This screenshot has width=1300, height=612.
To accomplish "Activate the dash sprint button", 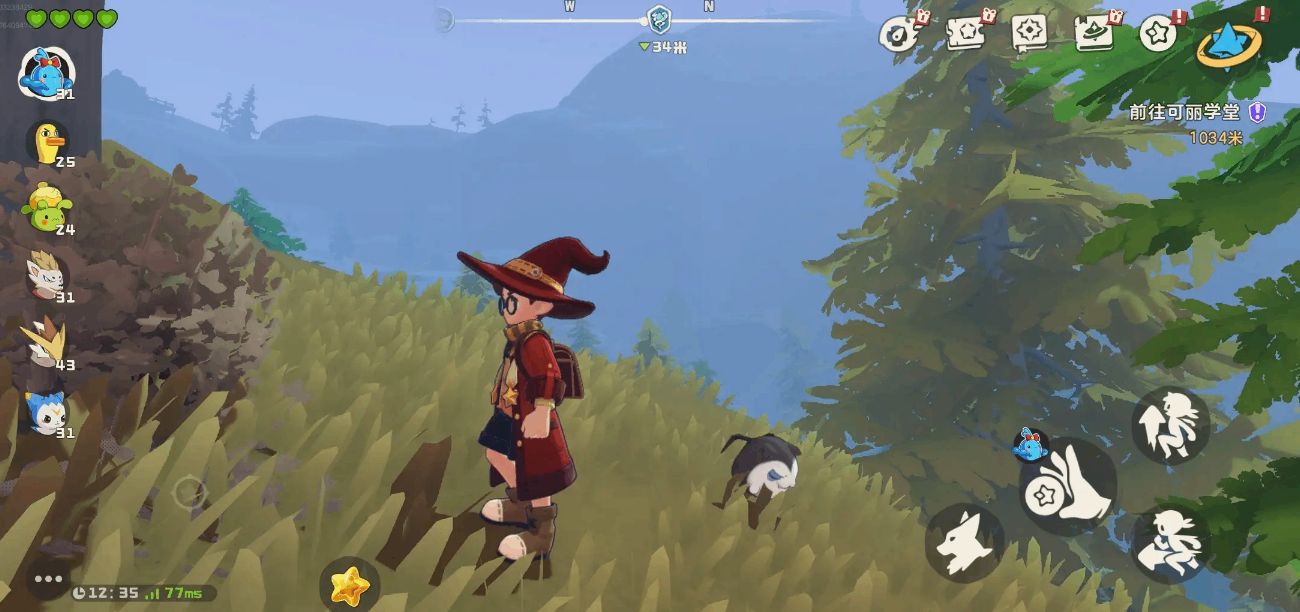I will pos(1171,543).
